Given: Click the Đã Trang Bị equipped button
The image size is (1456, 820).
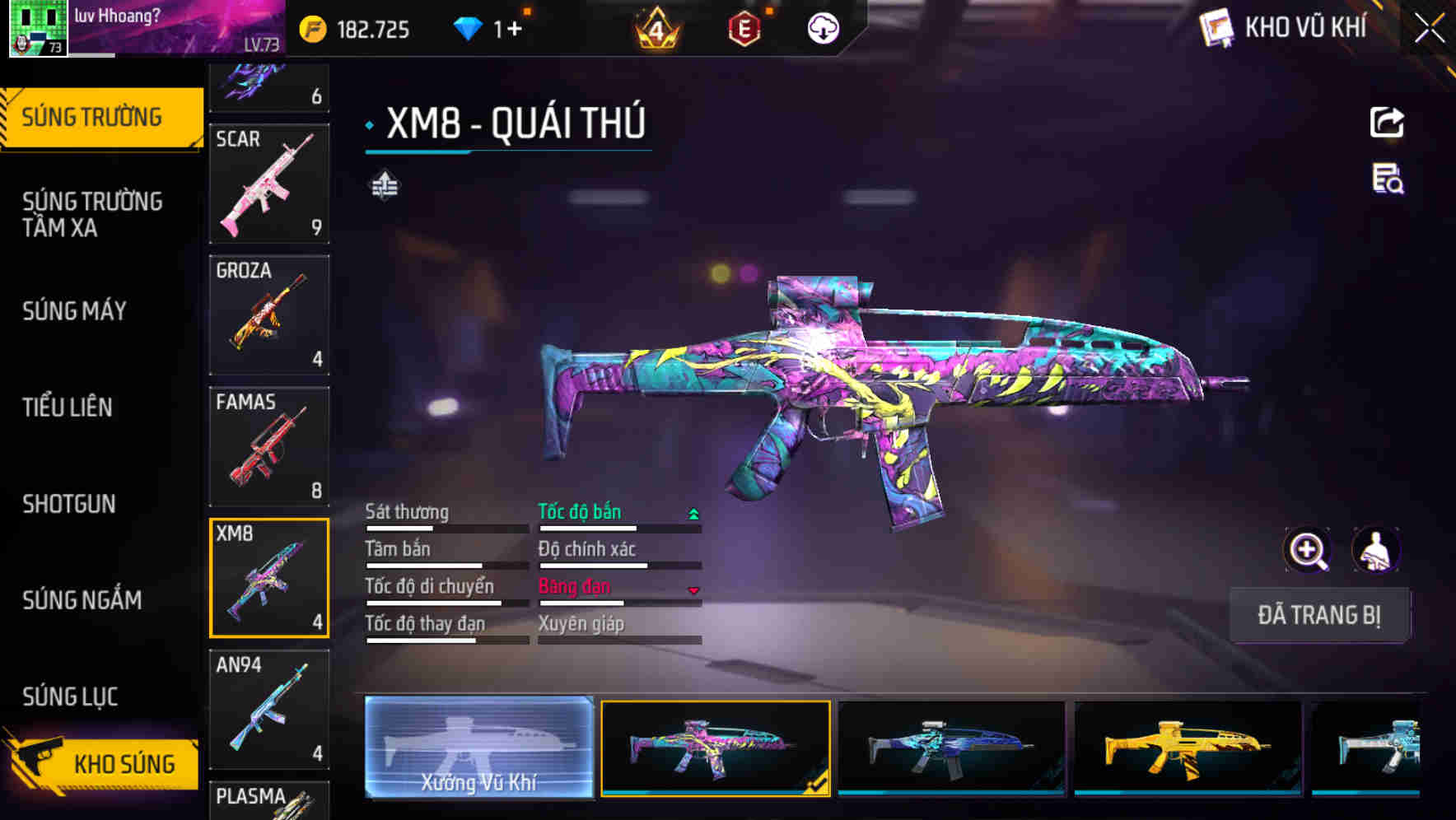Looking at the screenshot, I should pos(1318,615).
